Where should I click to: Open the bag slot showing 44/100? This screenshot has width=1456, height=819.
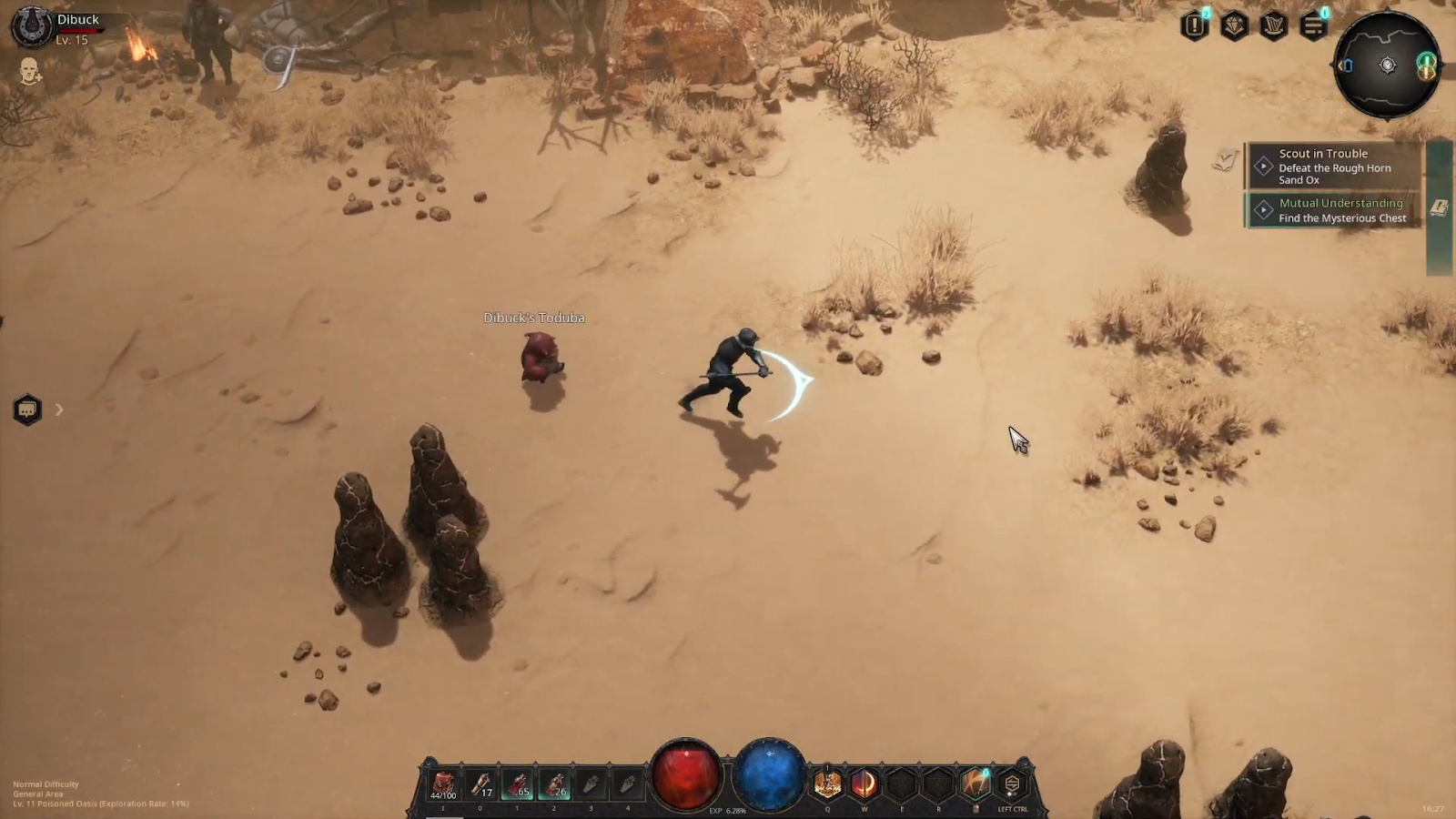pyautogui.click(x=443, y=784)
